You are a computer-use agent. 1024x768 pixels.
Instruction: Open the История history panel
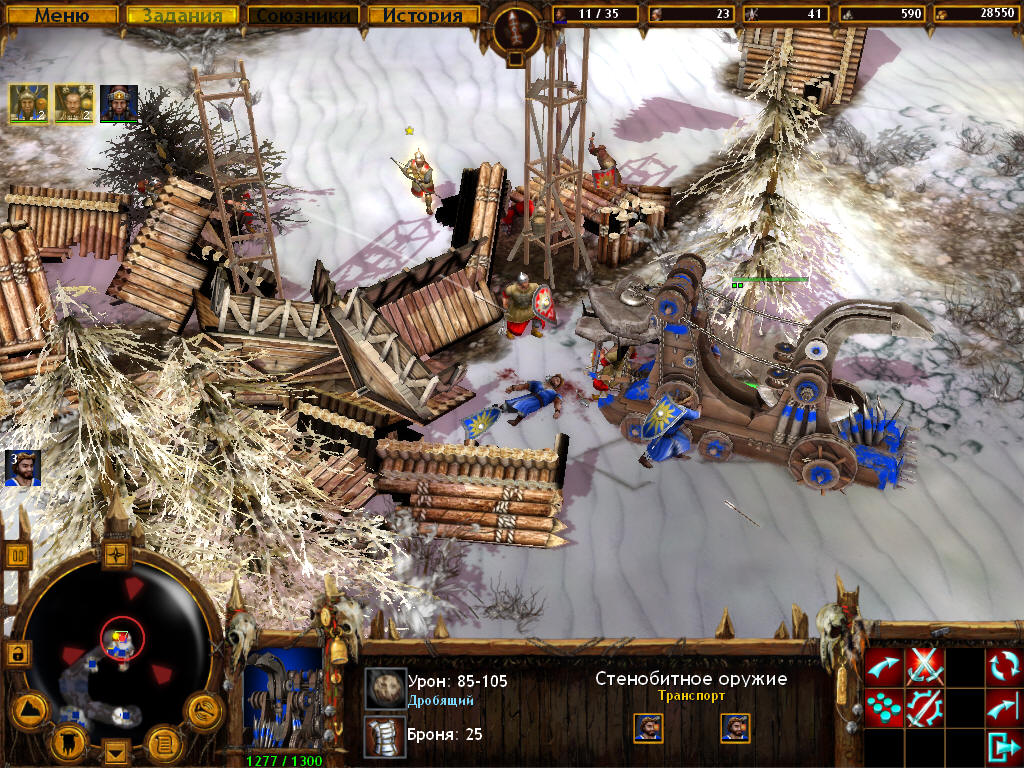point(423,16)
